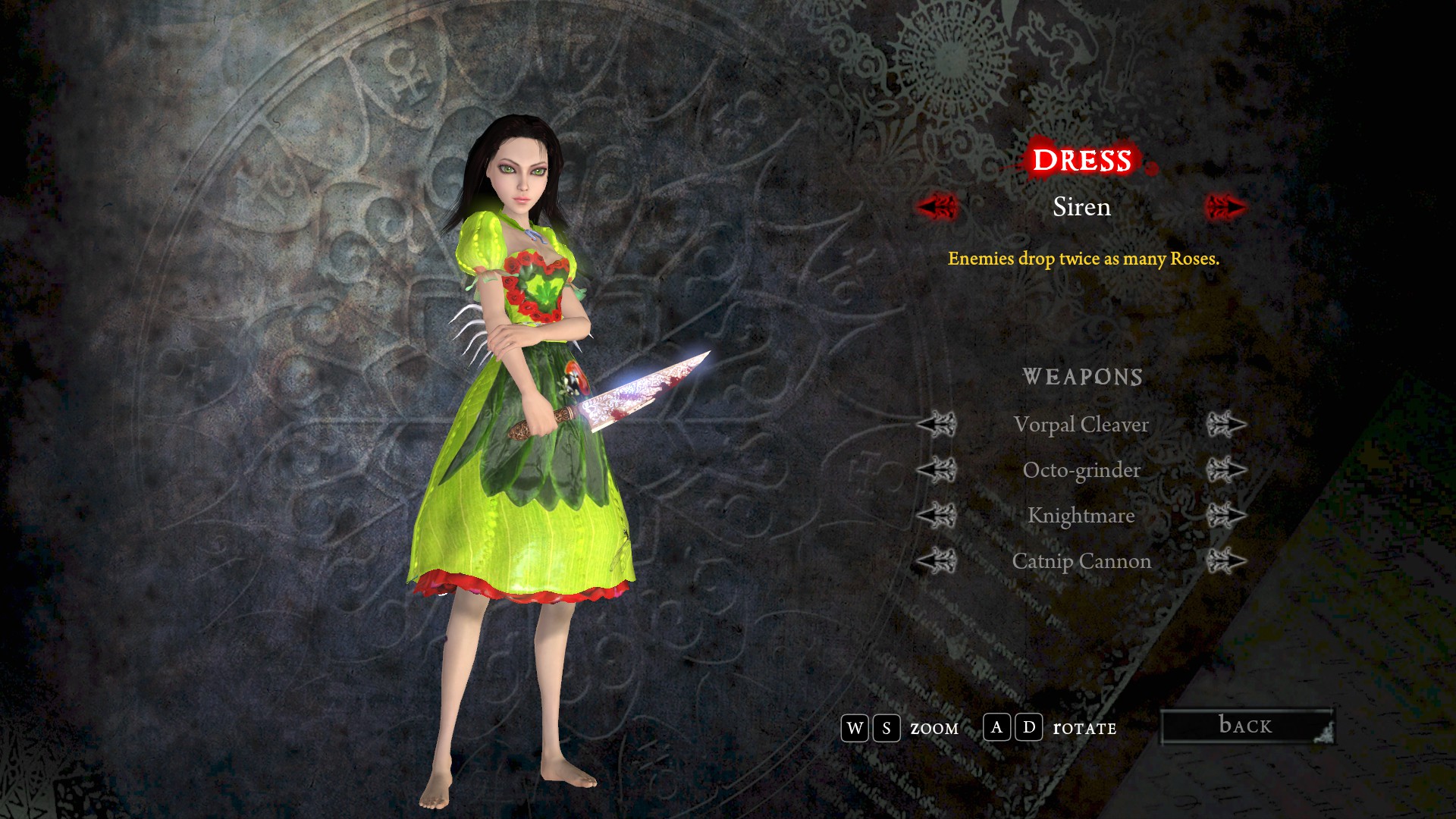Go back using the Back button
Viewport: 1456px width, 819px height.
1247,726
